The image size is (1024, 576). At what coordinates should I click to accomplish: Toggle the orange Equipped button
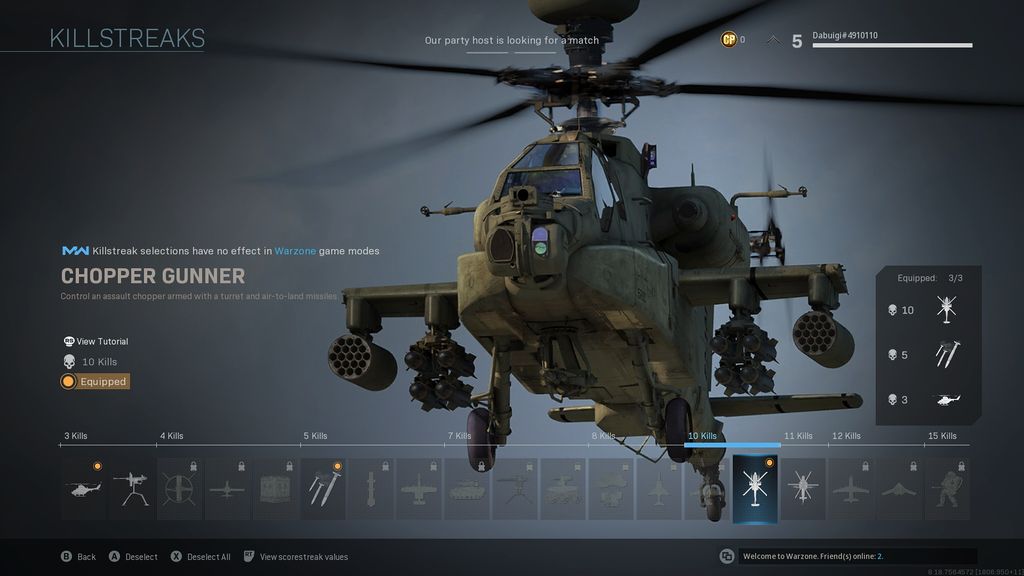95,381
